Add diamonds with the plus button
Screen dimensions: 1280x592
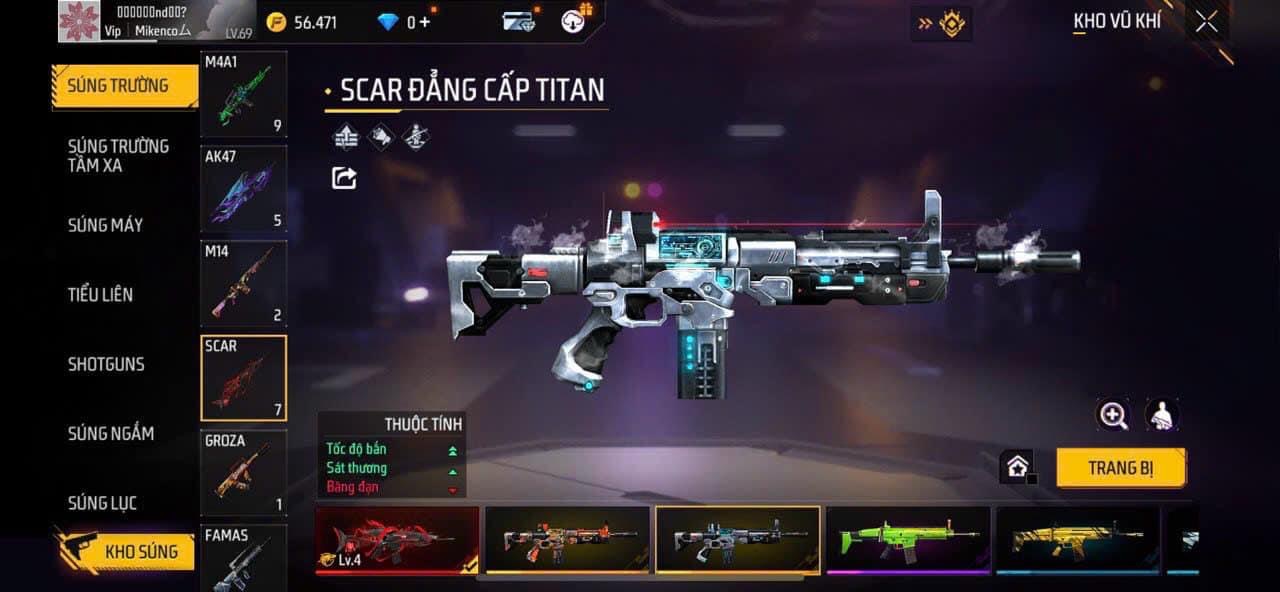click(425, 22)
